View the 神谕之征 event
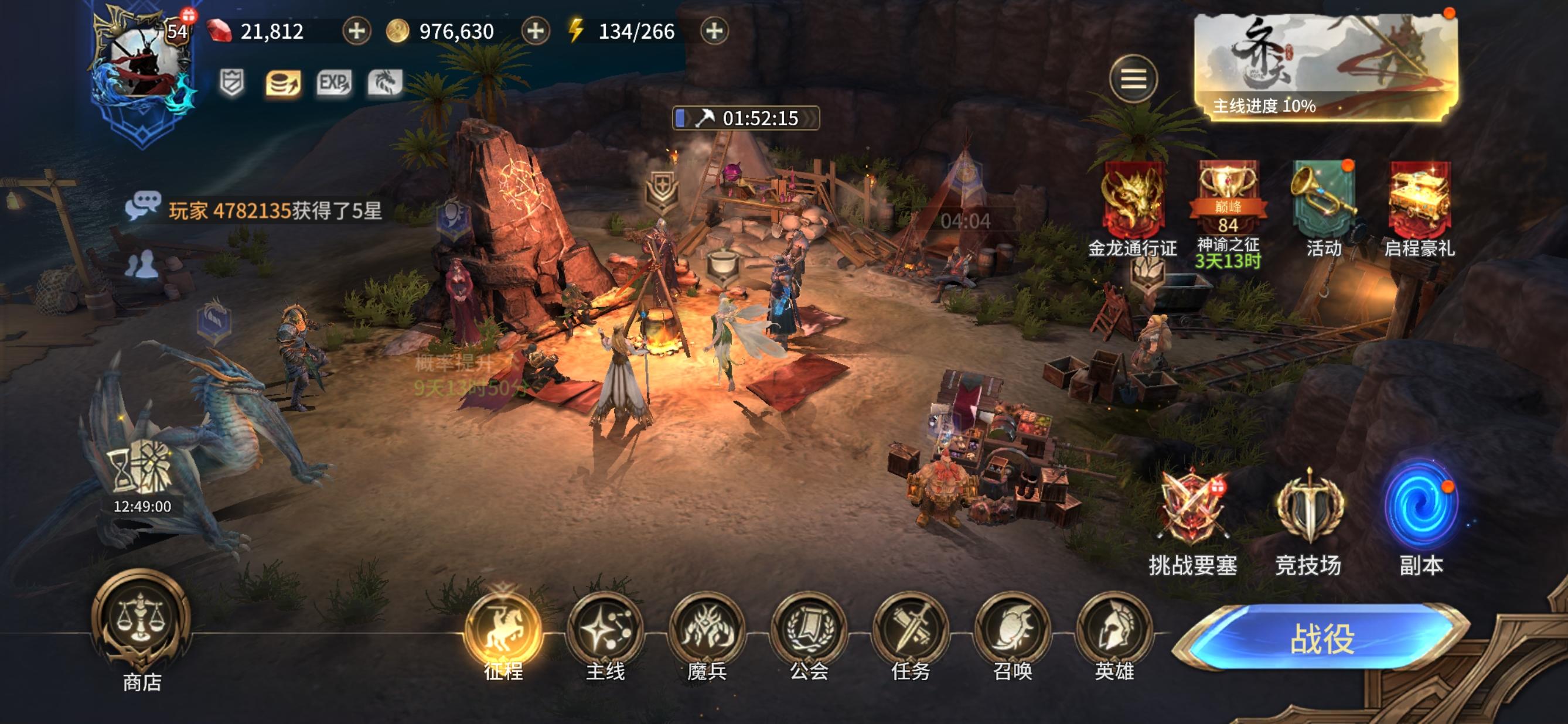The width and height of the screenshot is (1568, 724). pyautogui.click(x=1227, y=198)
